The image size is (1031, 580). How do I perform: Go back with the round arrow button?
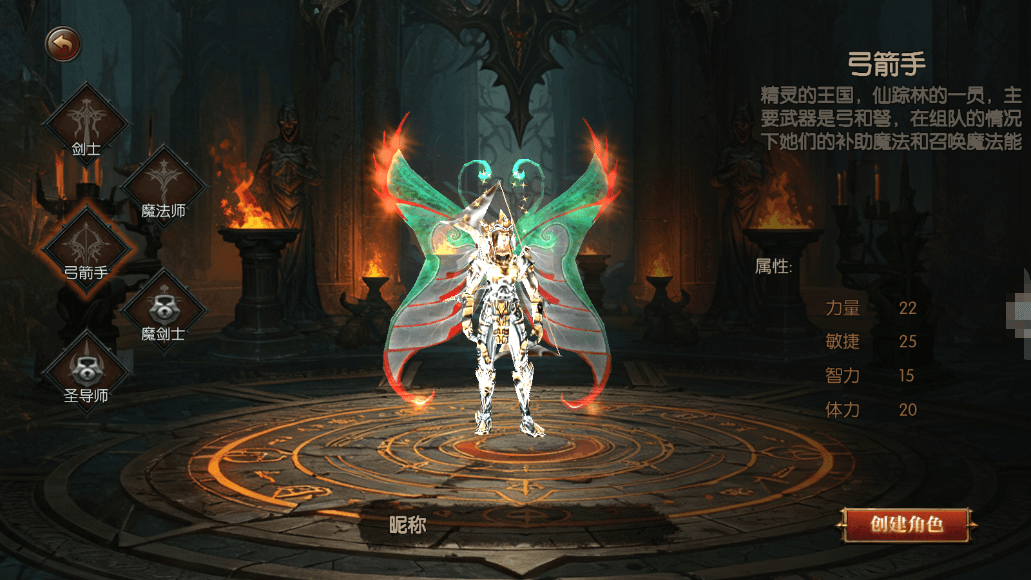click(x=62, y=44)
